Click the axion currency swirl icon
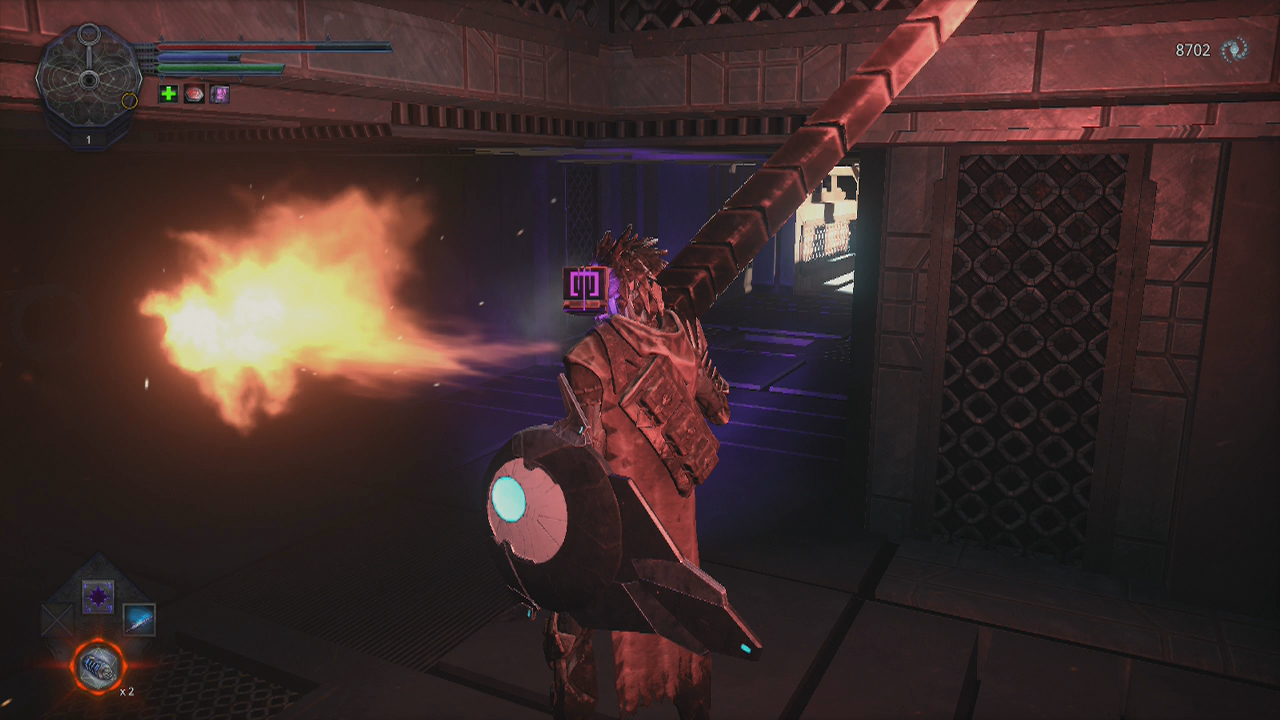The width and height of the screenshot is (1280, 720). [x=1233, y=47]
